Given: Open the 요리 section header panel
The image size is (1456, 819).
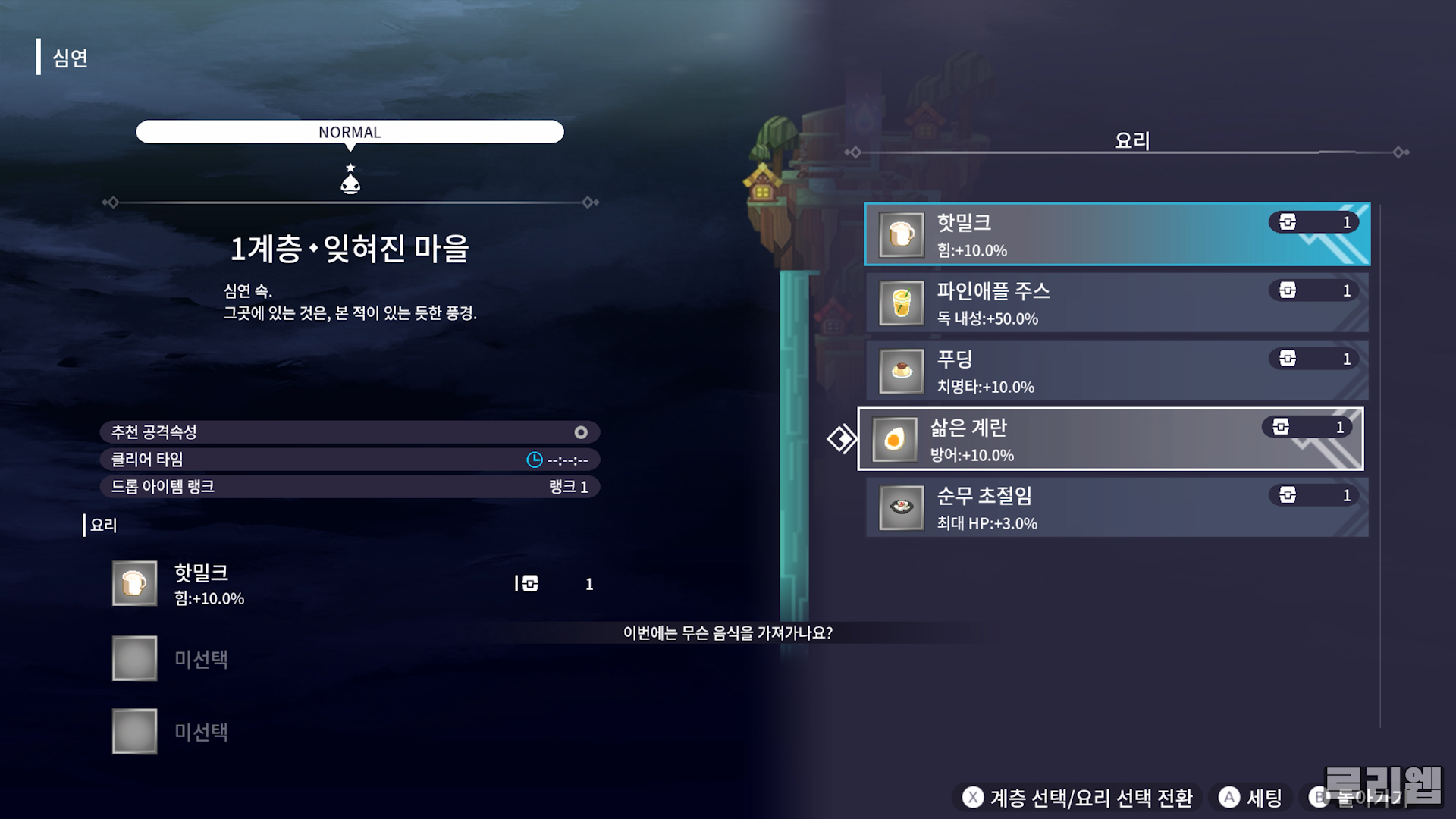Looking at the screenshot, I should [x=1131, y=140].
